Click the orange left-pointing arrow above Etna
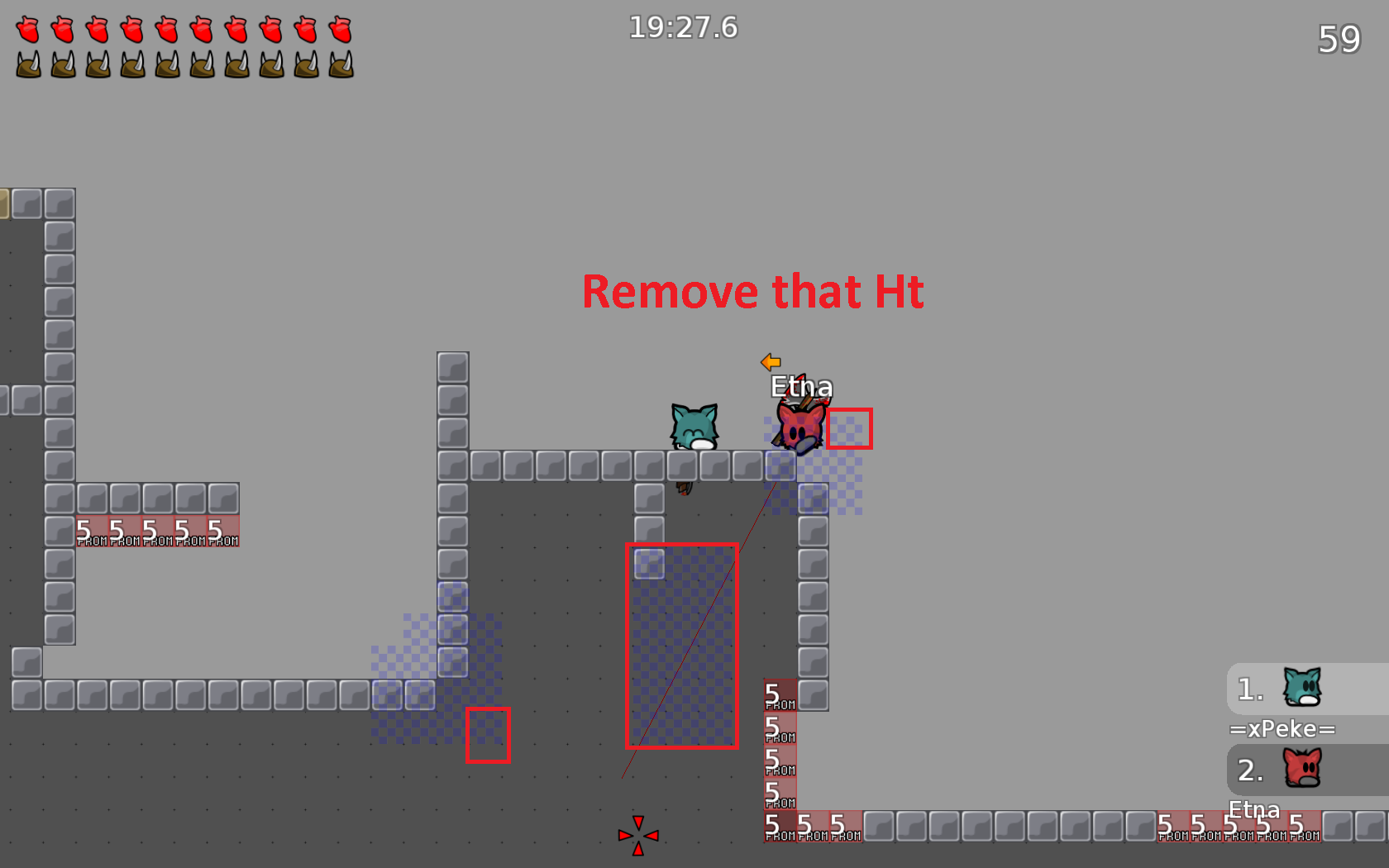 771,361
